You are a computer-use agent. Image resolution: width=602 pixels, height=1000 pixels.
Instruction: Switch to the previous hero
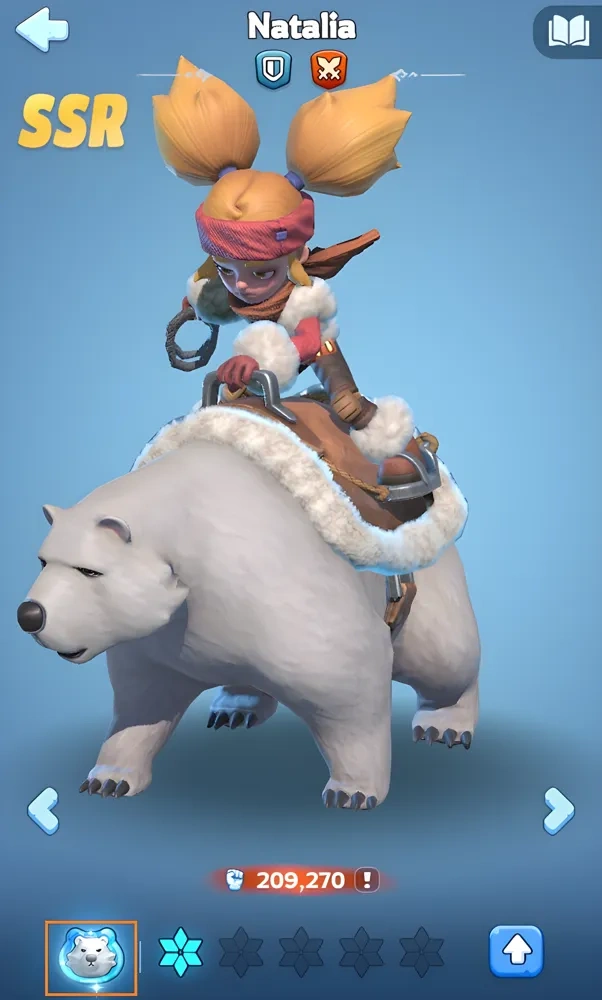(x=42, y=810)
